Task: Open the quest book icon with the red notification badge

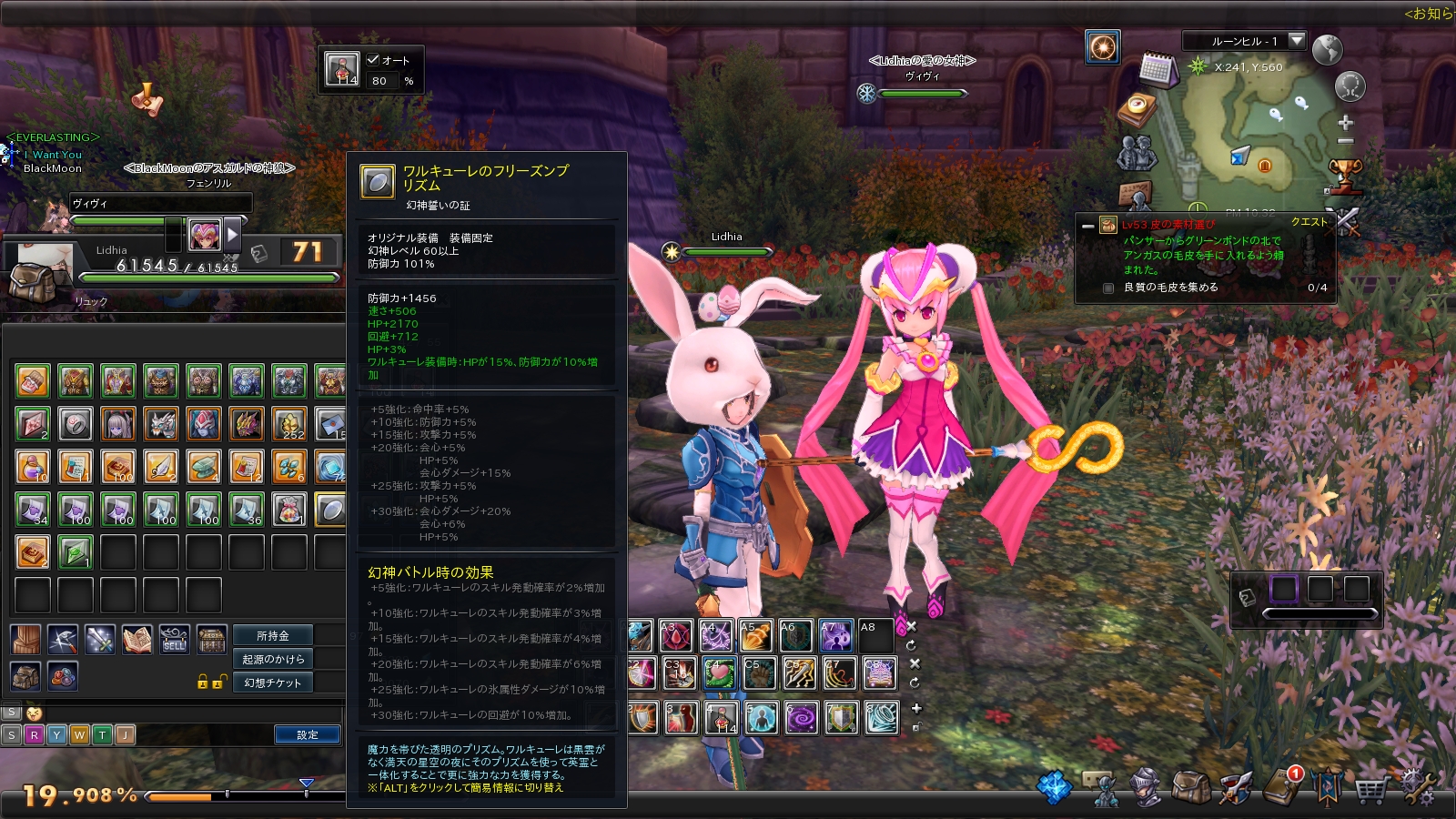Action: pyautogui.click(x=1281, y=790)
